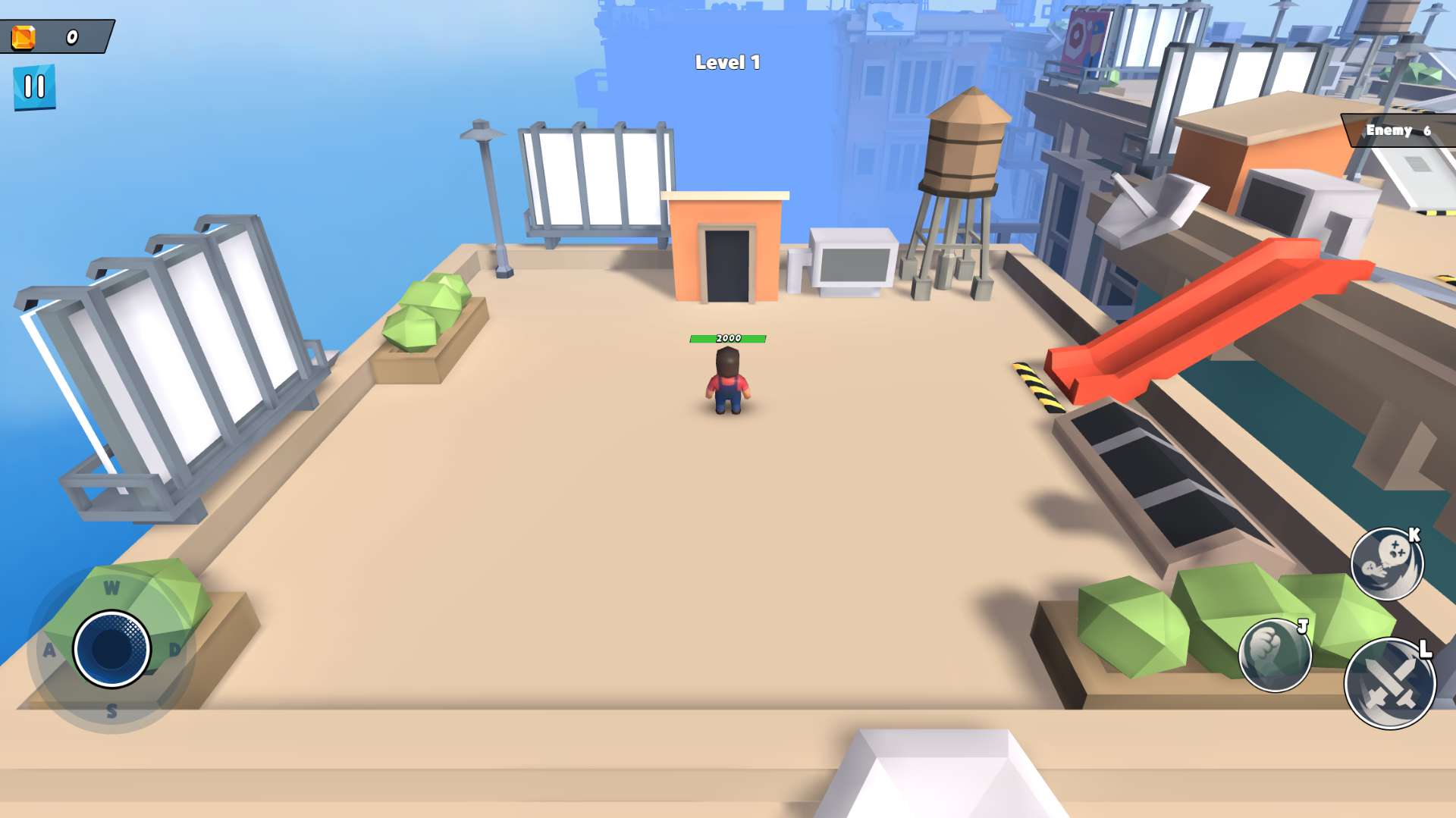The image size is (1456, 818).
Task: Use the fist punch ability
Action: 1274,656
